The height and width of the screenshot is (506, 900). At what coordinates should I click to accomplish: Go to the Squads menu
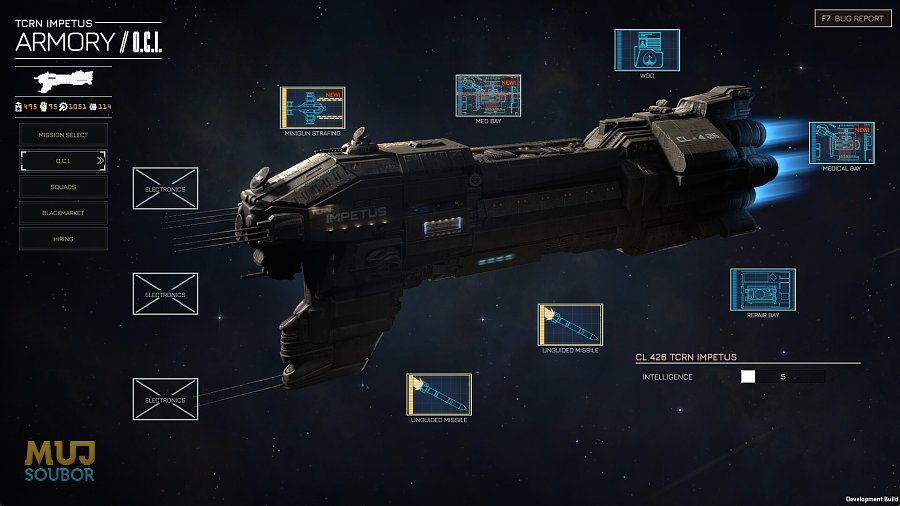pyautogui.click(x=63, y=186)
